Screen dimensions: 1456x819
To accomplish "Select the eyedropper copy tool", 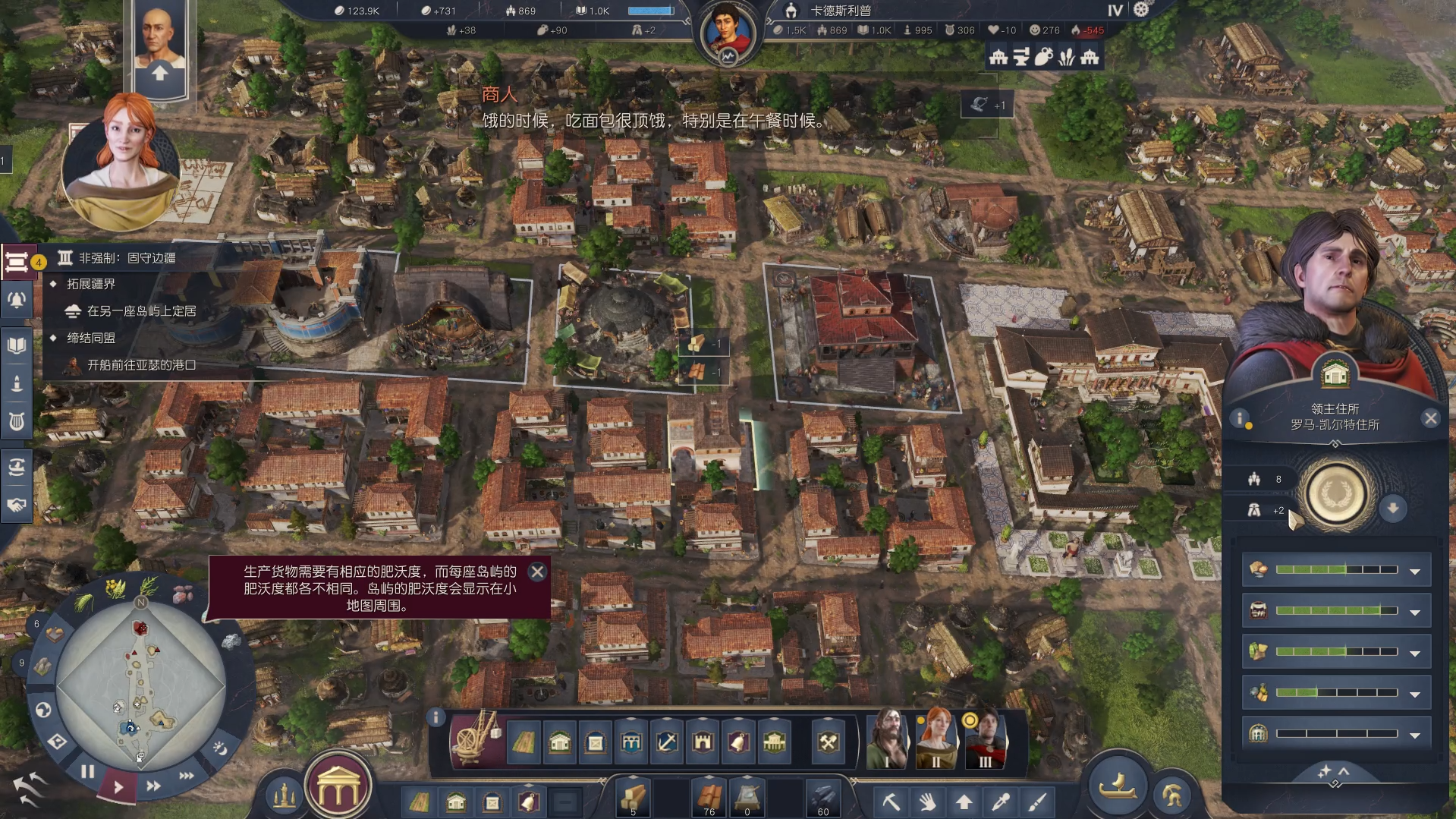I will pos(1001,802).
